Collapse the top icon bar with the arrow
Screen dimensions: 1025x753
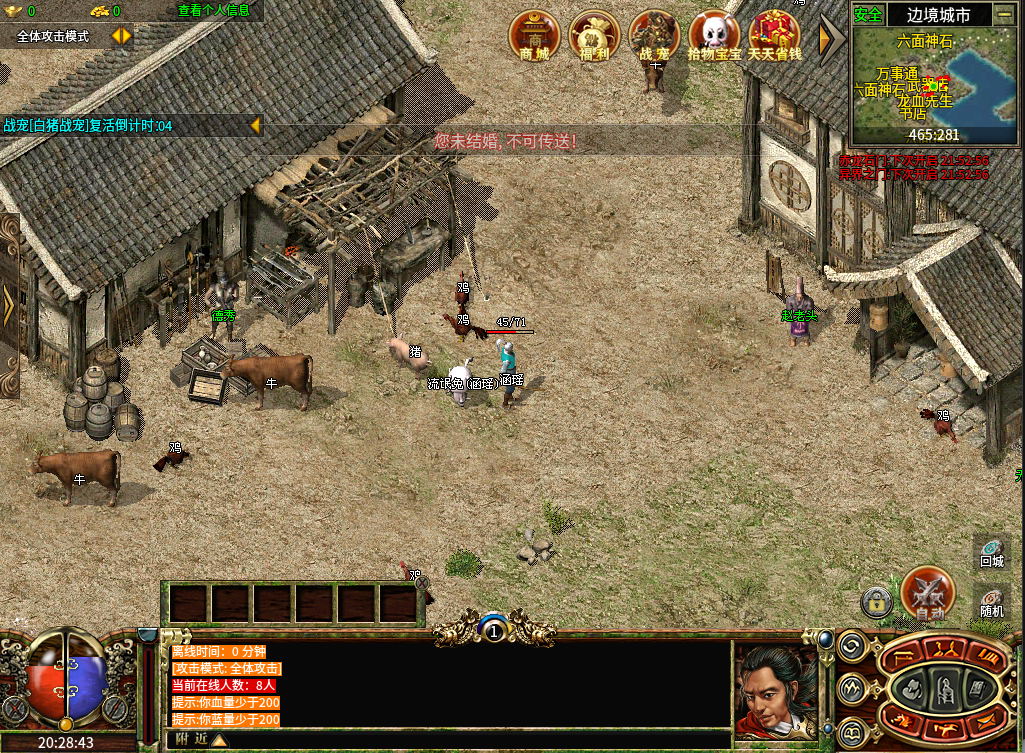(830, 38)
